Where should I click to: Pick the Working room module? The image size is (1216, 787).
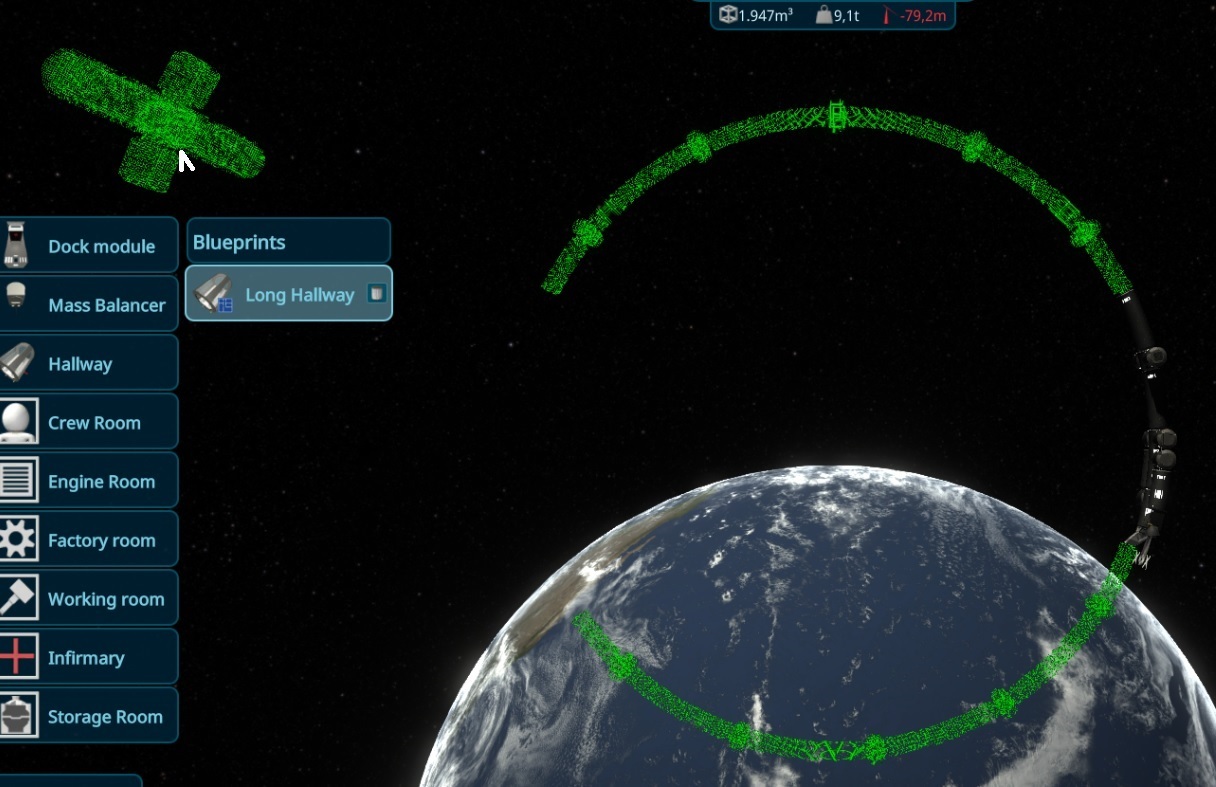coord(89,600)
